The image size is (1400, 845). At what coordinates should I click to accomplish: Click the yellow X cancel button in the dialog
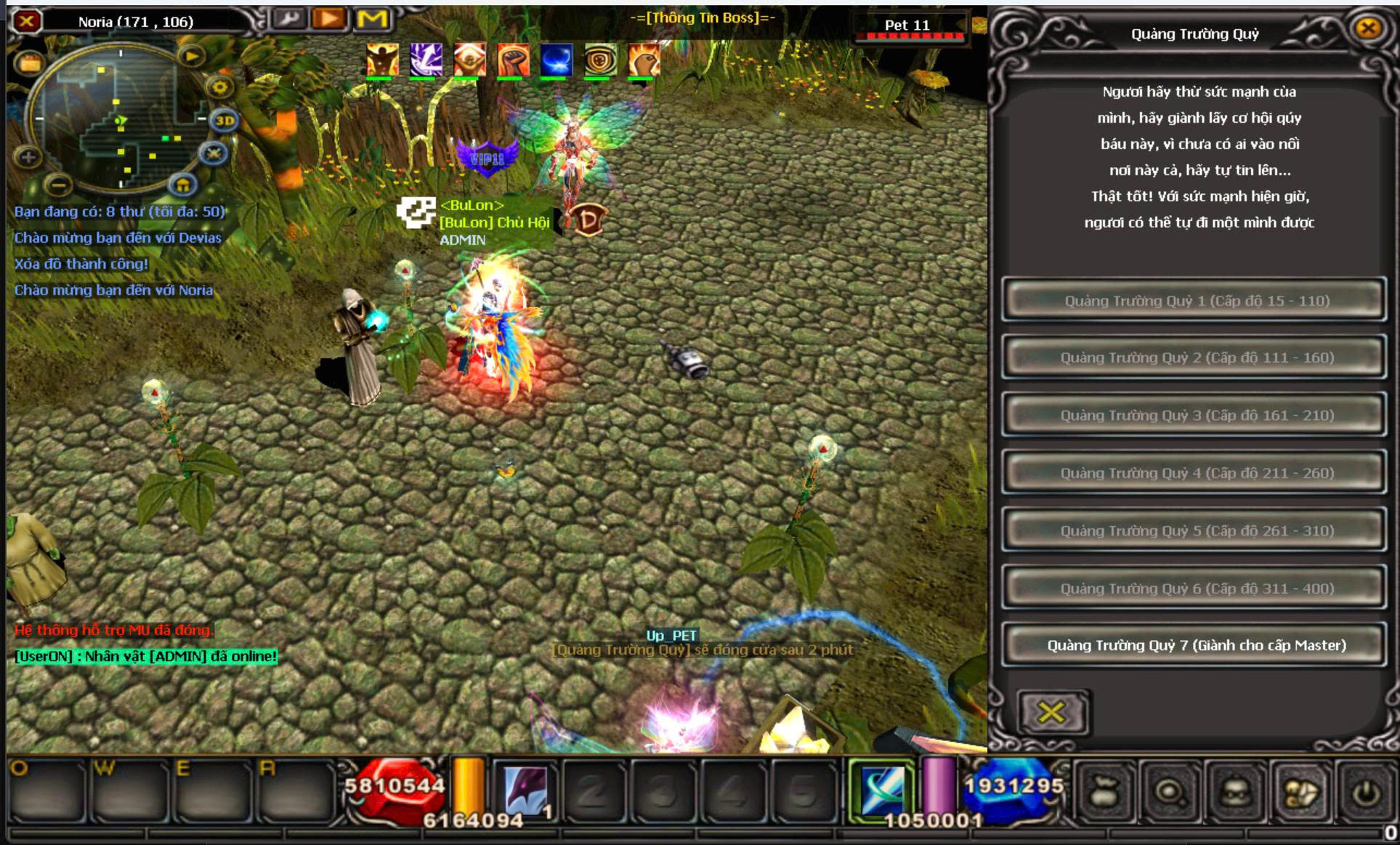coord(1051,712)
